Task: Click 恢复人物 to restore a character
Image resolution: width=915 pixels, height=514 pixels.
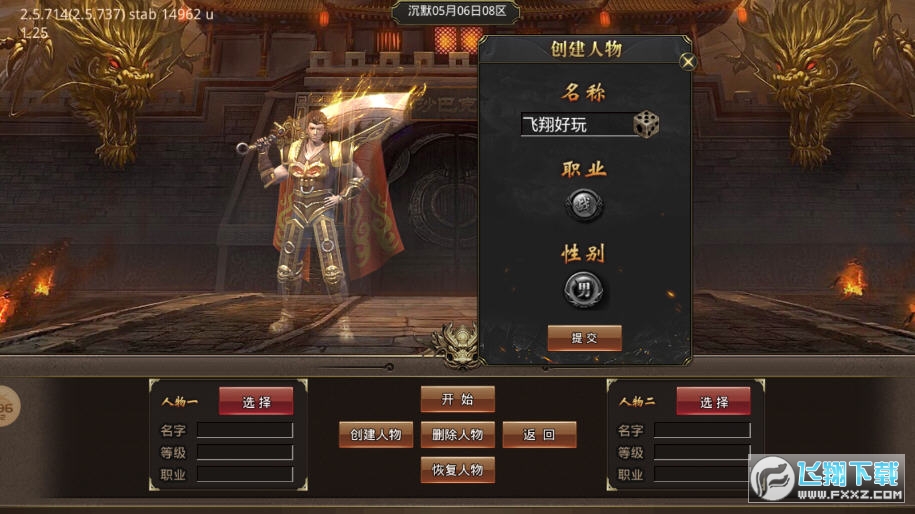Action: [457, 469]
